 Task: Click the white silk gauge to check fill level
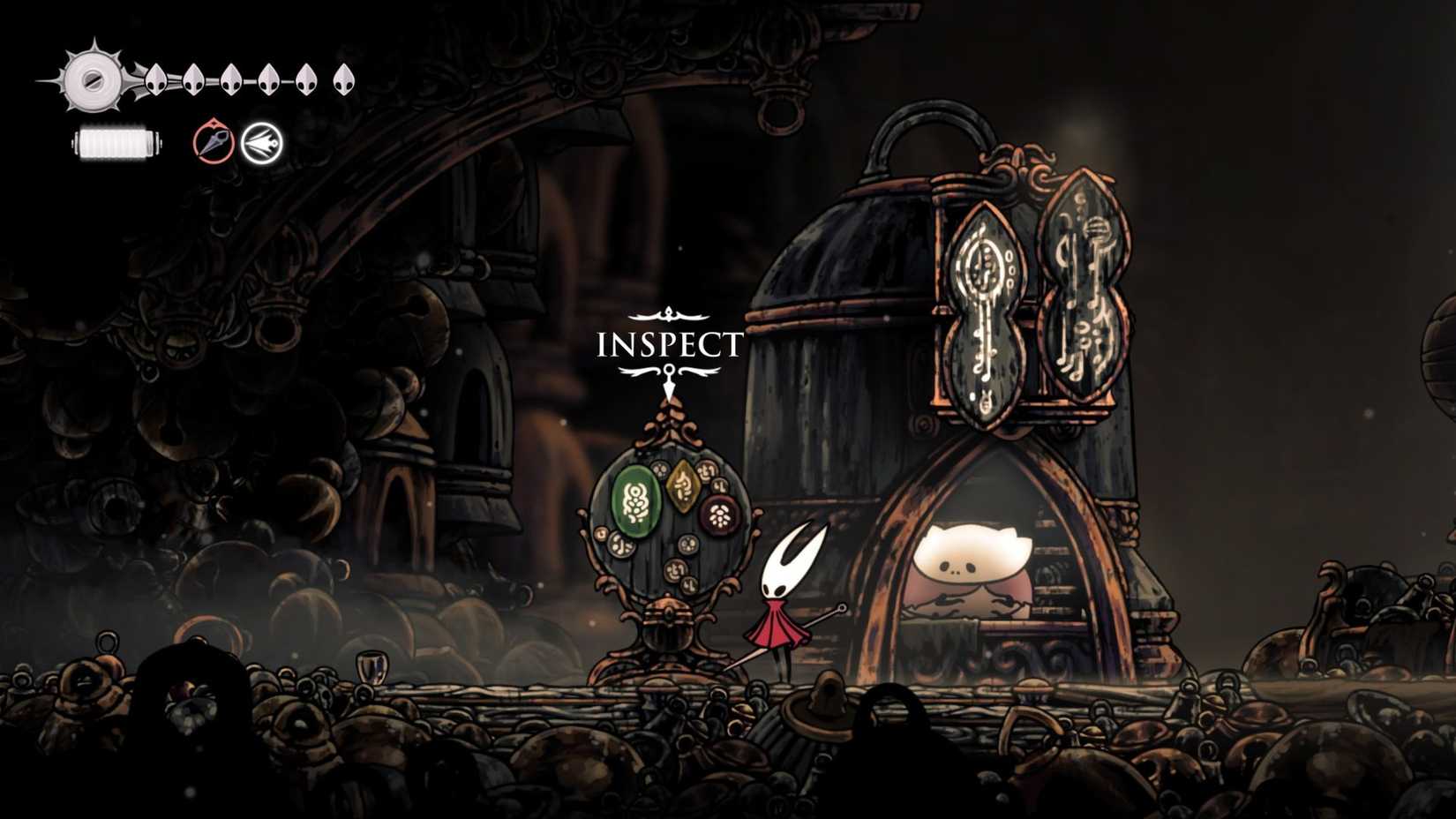(x=115, y=144)
